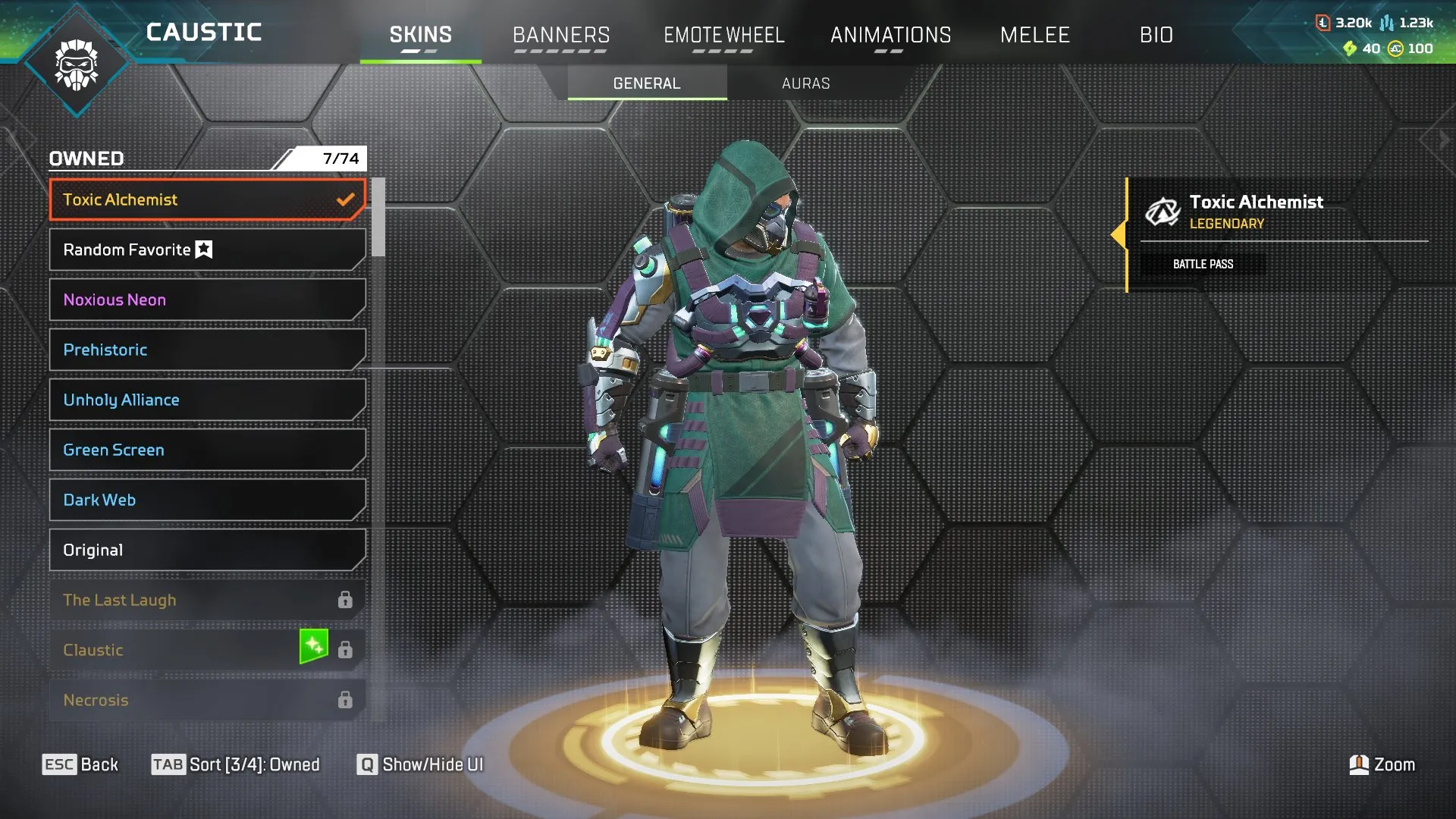Click the yellow arrow beside skin details

tap(1120, 235)
